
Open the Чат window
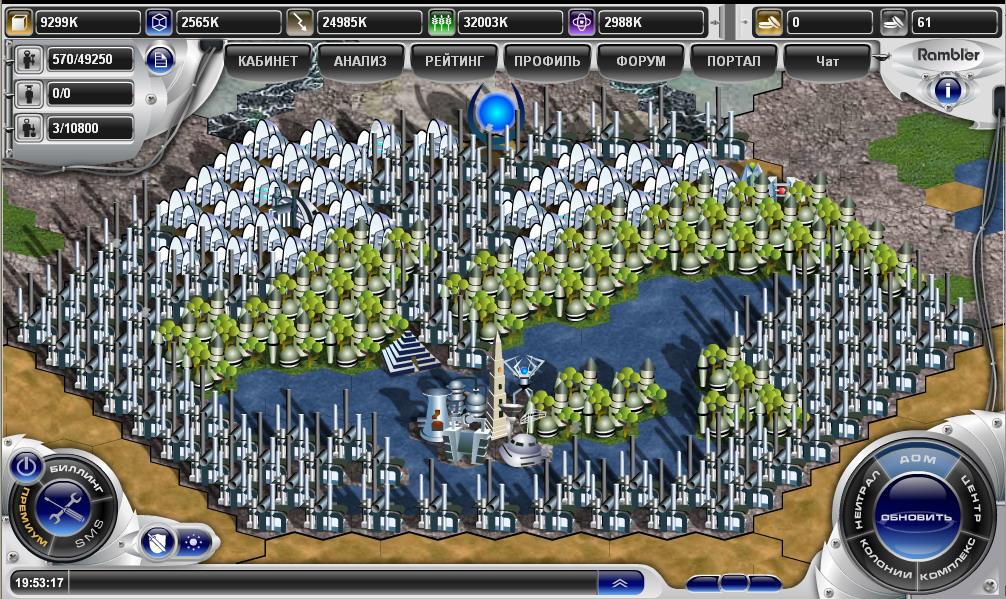click(x=827, y=61)
